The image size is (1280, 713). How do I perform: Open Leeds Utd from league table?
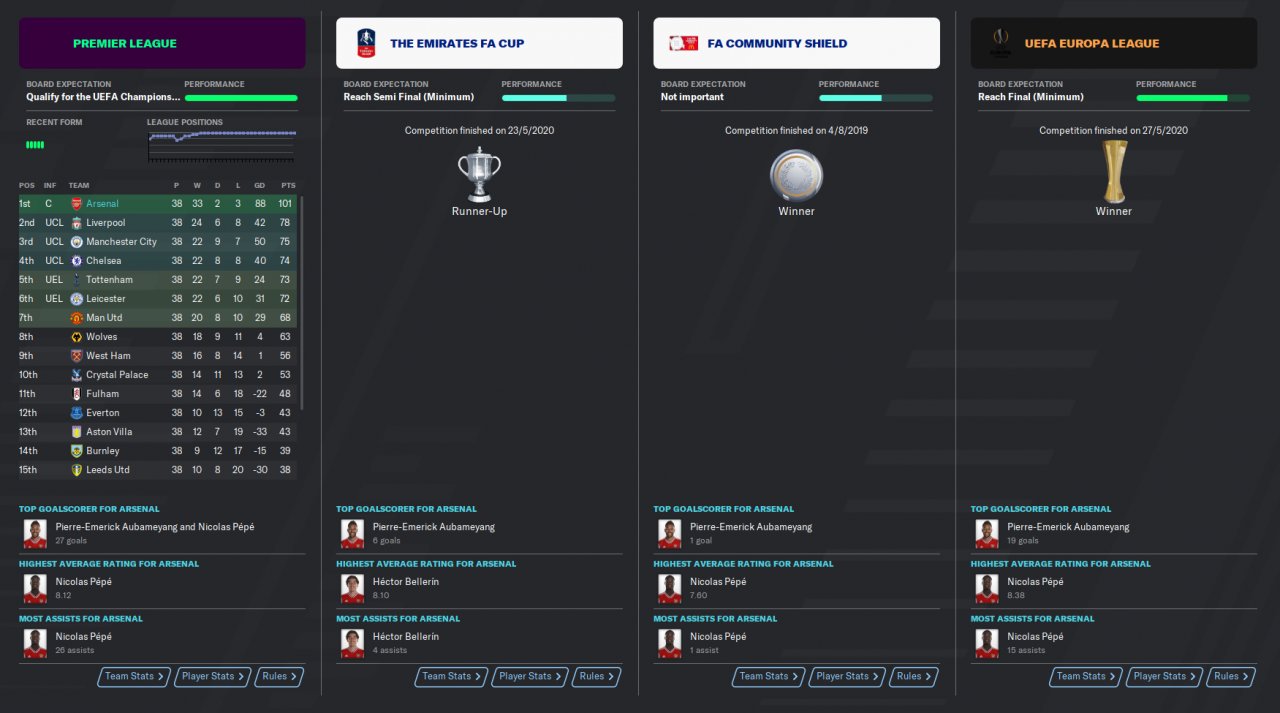point(108,470)
